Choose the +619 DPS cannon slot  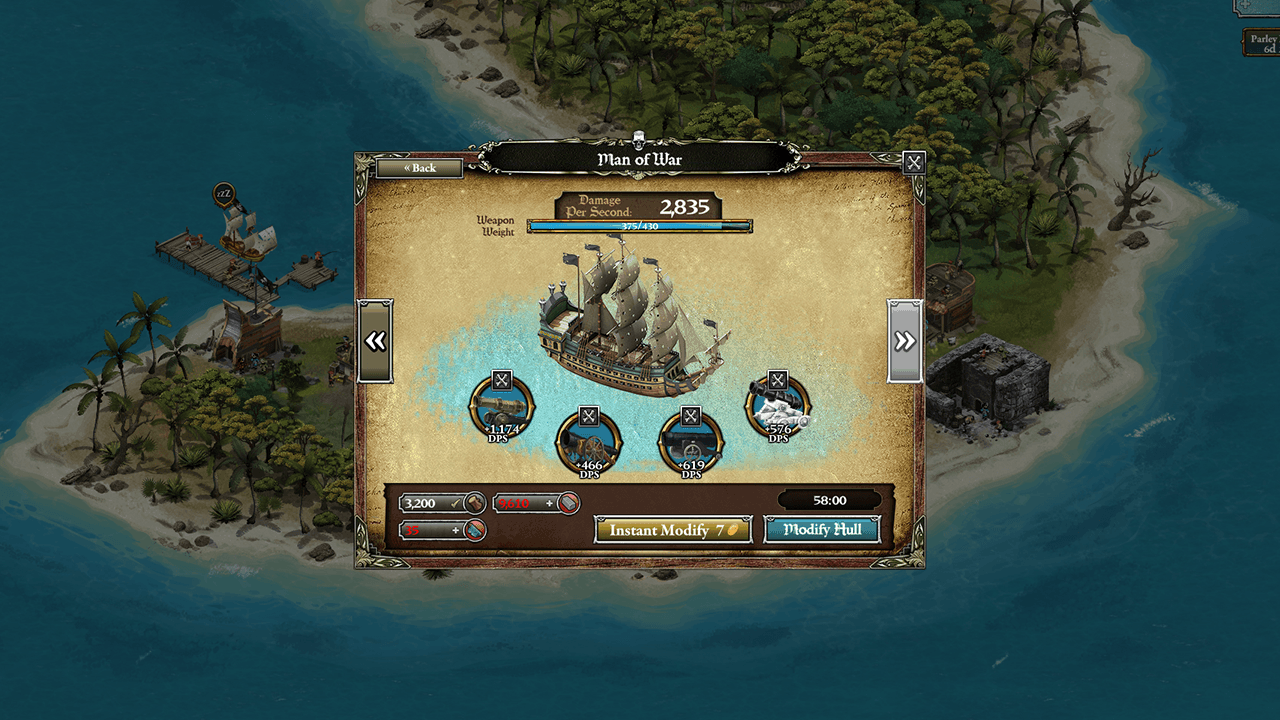[691, 443]
